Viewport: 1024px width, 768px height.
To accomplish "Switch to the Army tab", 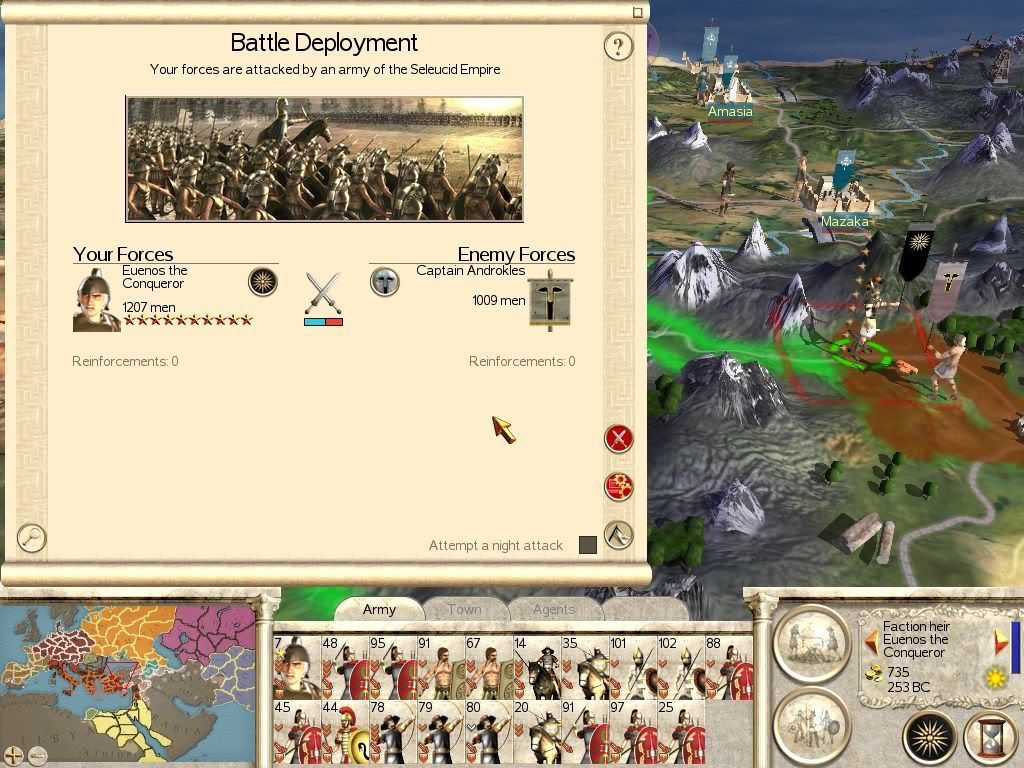I will [379, 609].
